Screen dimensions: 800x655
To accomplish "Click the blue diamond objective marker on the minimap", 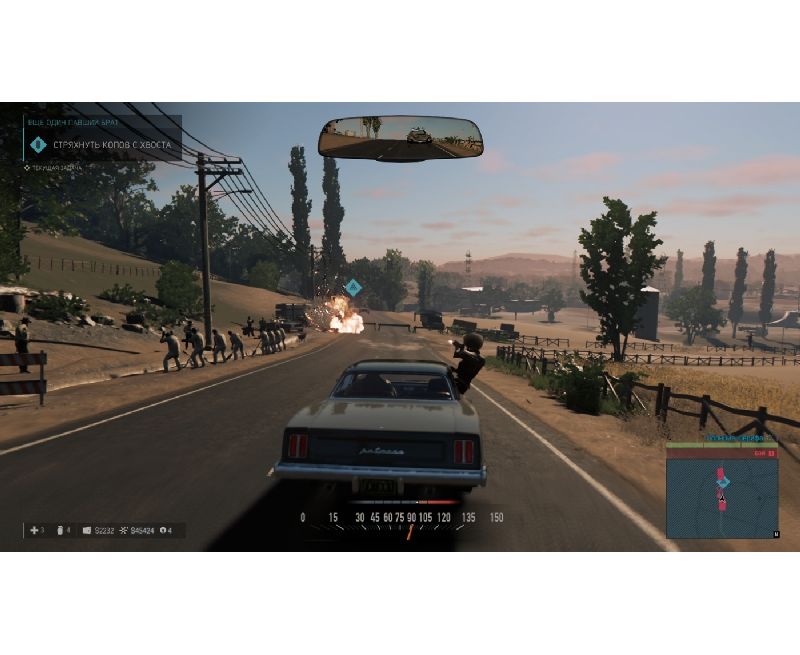I will coord(724,482).
